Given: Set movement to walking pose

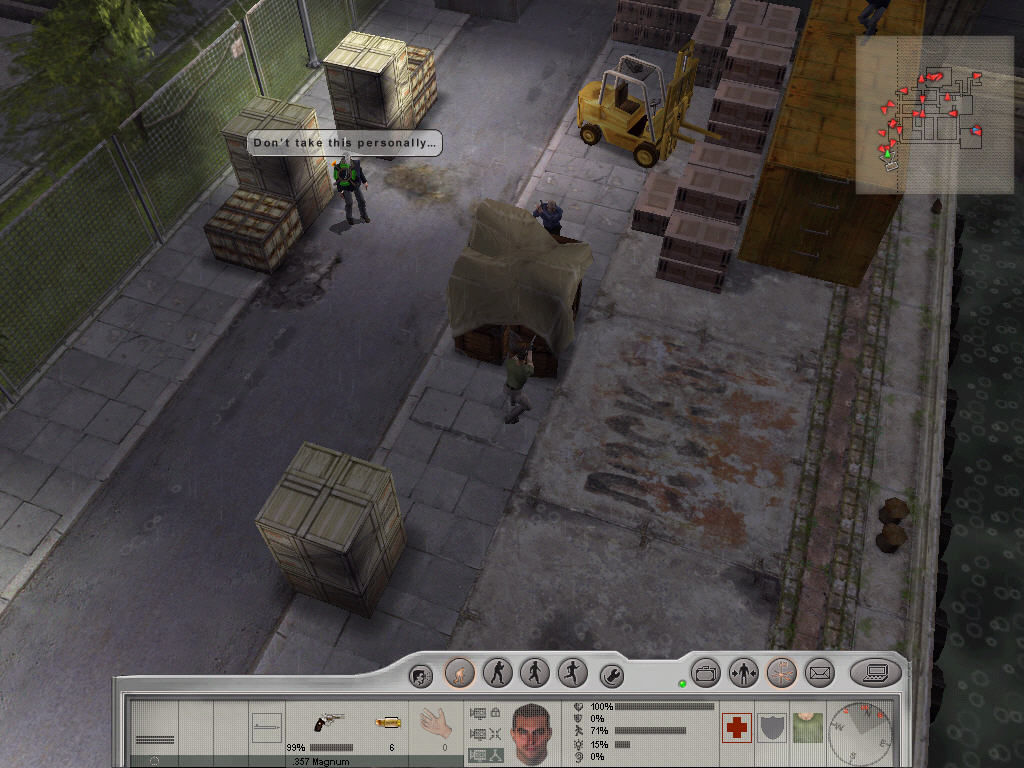Looking at the screenshot, I should [x=535, y=673].
